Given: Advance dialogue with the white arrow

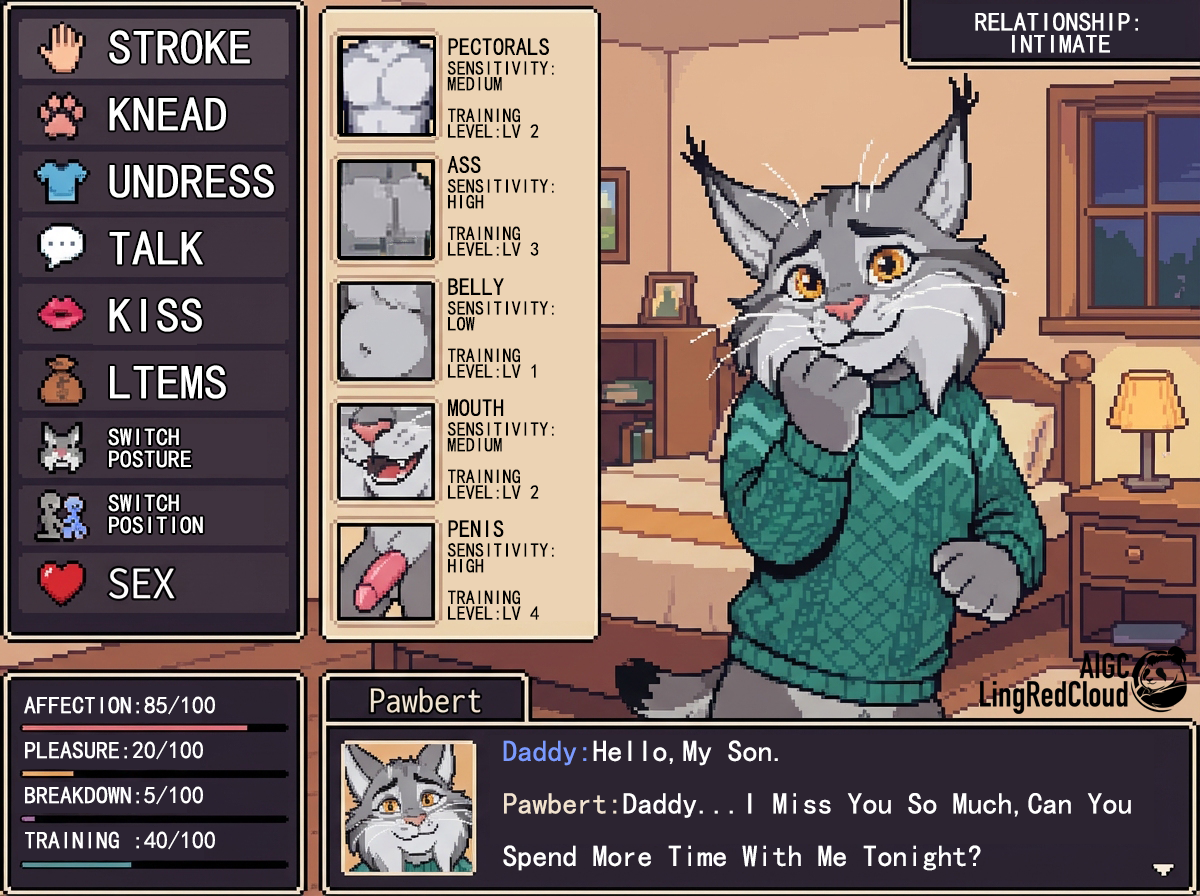Looking at the screenshot, I should 1162,868.
